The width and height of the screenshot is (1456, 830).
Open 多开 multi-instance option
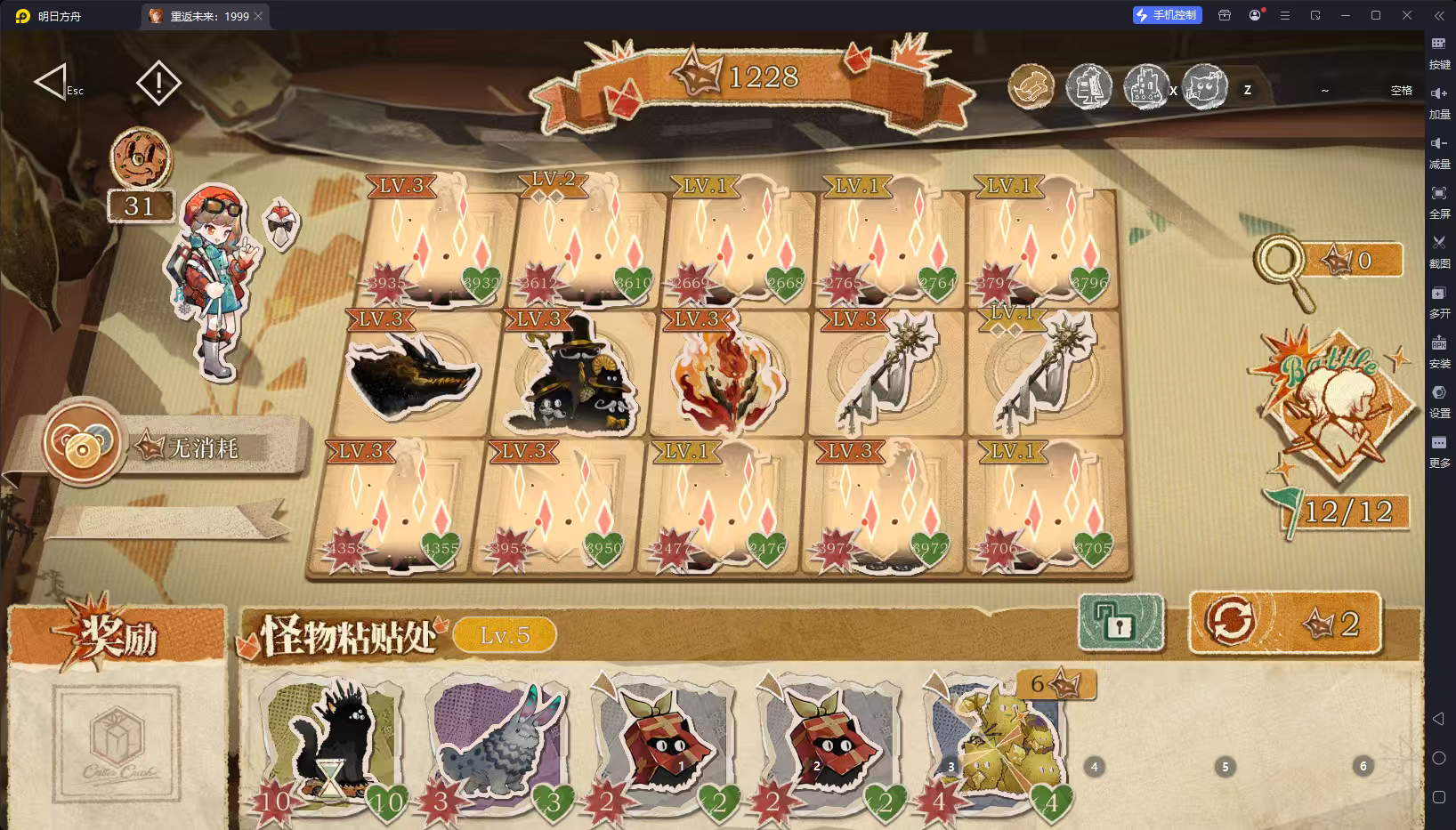pos(1440,302)
